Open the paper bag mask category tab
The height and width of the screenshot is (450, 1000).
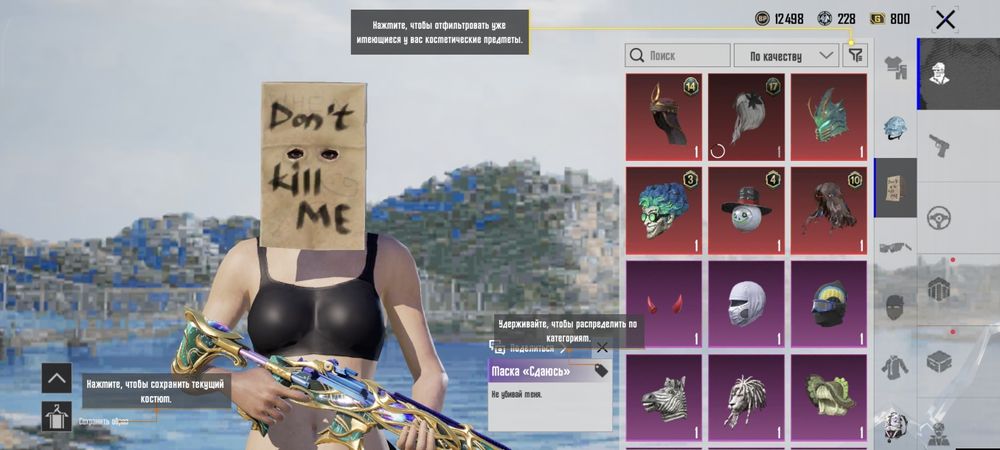[895, 188]
